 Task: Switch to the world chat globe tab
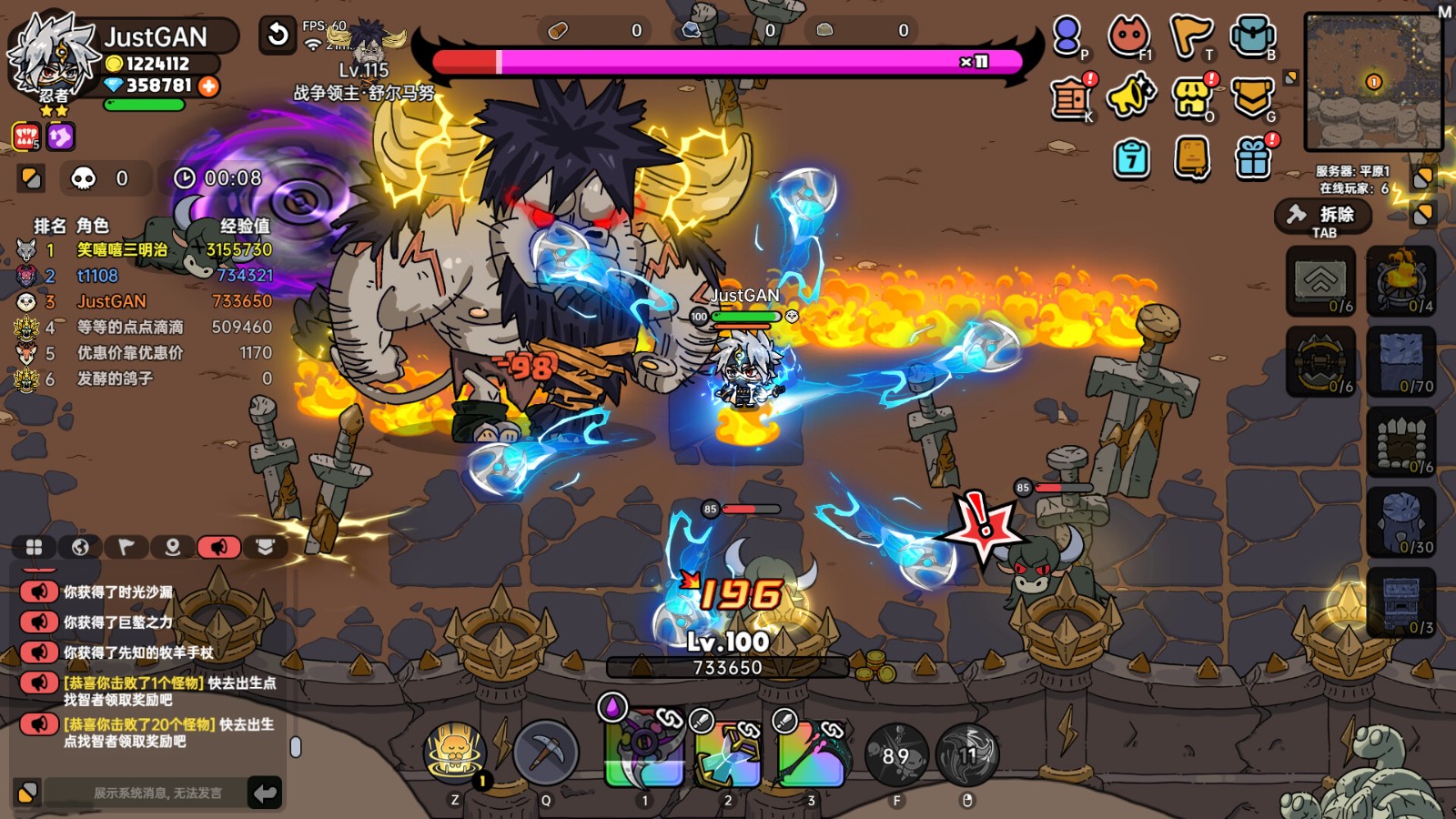click(80, 547)
